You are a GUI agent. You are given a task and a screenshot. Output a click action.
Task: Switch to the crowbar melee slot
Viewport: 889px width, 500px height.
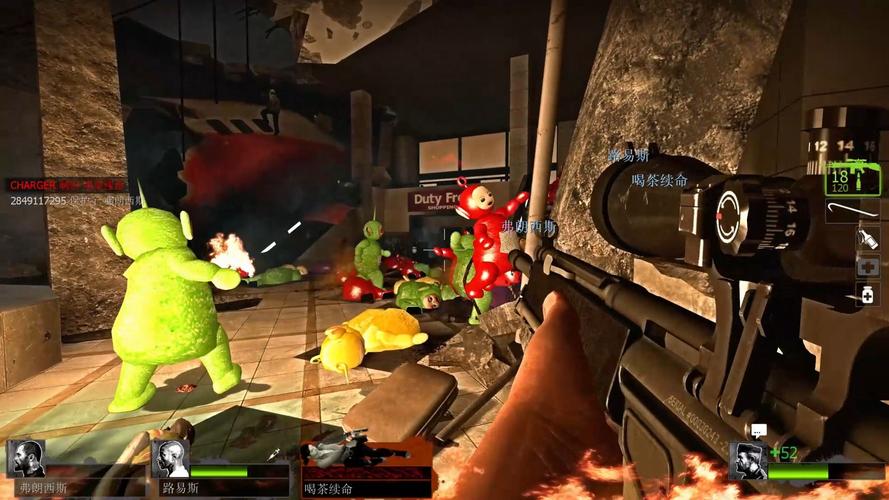click(852, 211)
